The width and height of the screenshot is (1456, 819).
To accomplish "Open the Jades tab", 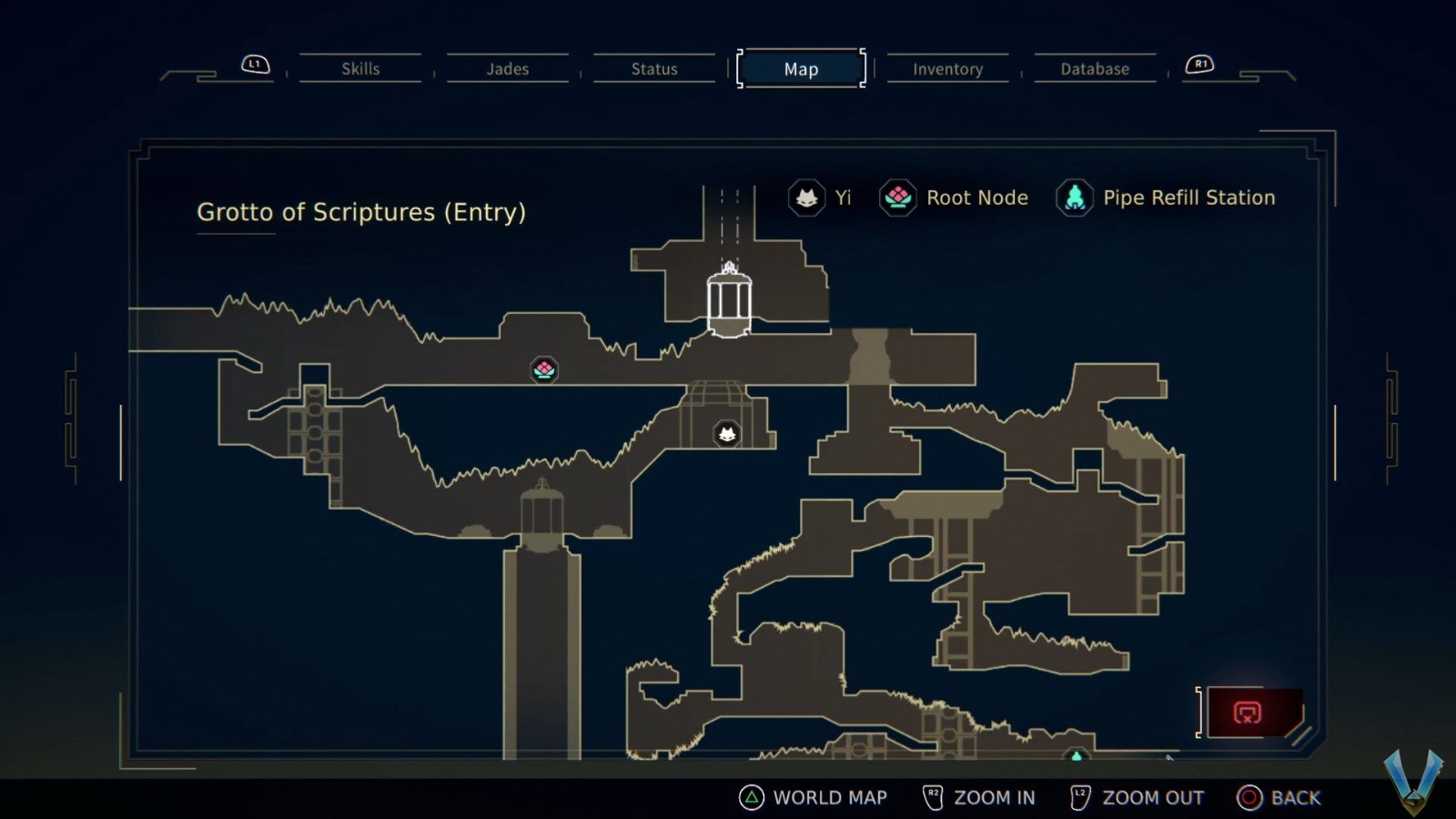I will (508, 68).
